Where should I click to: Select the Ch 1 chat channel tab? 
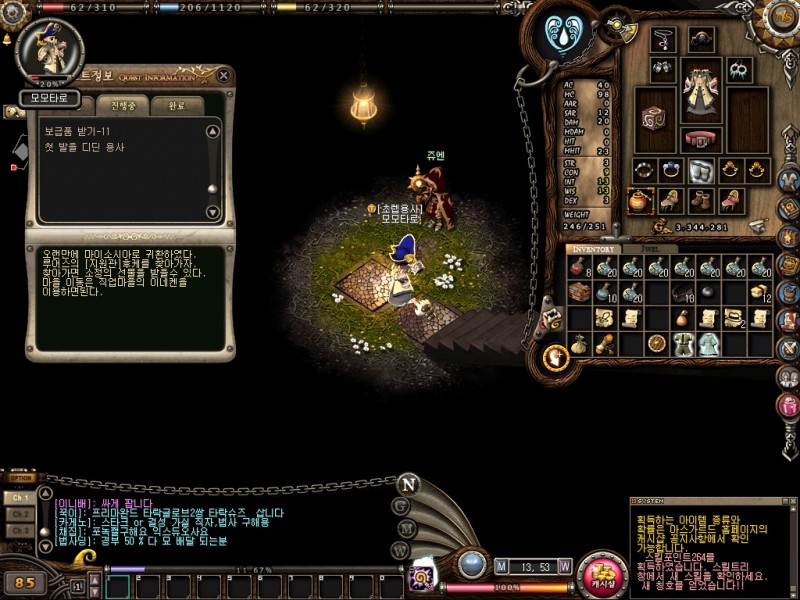click(x=19, y=497)
